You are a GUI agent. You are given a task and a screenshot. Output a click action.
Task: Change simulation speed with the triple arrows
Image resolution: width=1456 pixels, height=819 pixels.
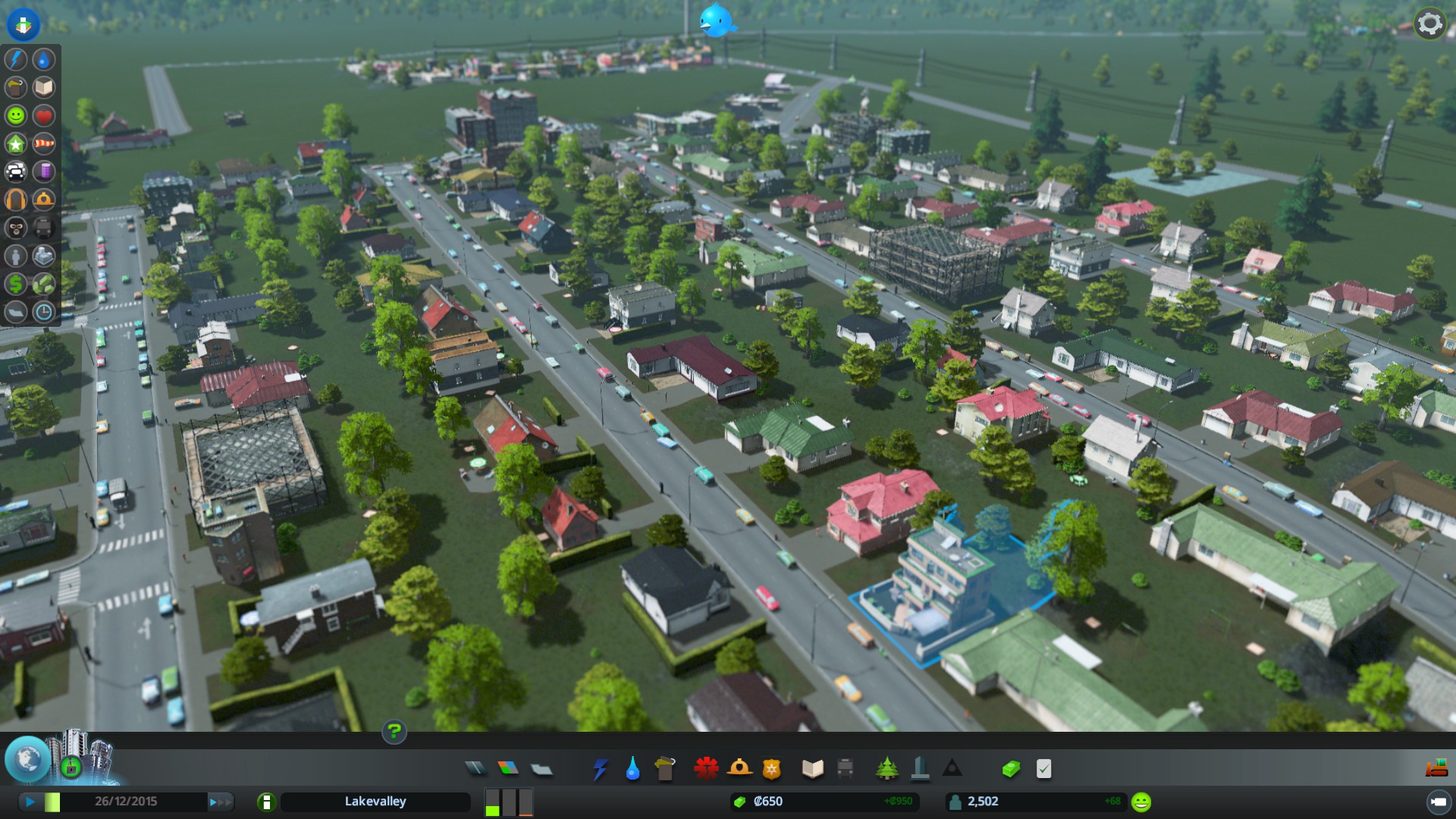coord(221,802)
